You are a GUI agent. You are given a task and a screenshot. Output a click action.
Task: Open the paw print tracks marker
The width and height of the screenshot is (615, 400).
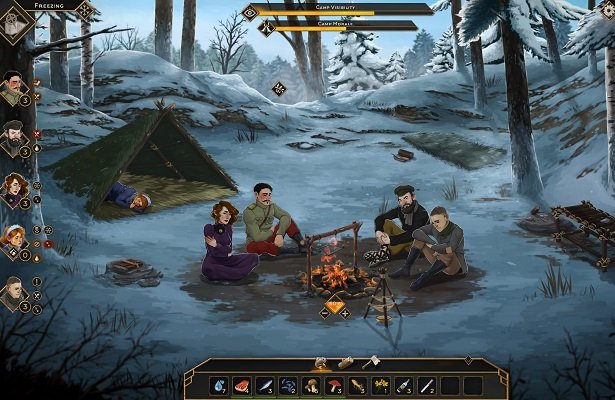coord(279,88)
